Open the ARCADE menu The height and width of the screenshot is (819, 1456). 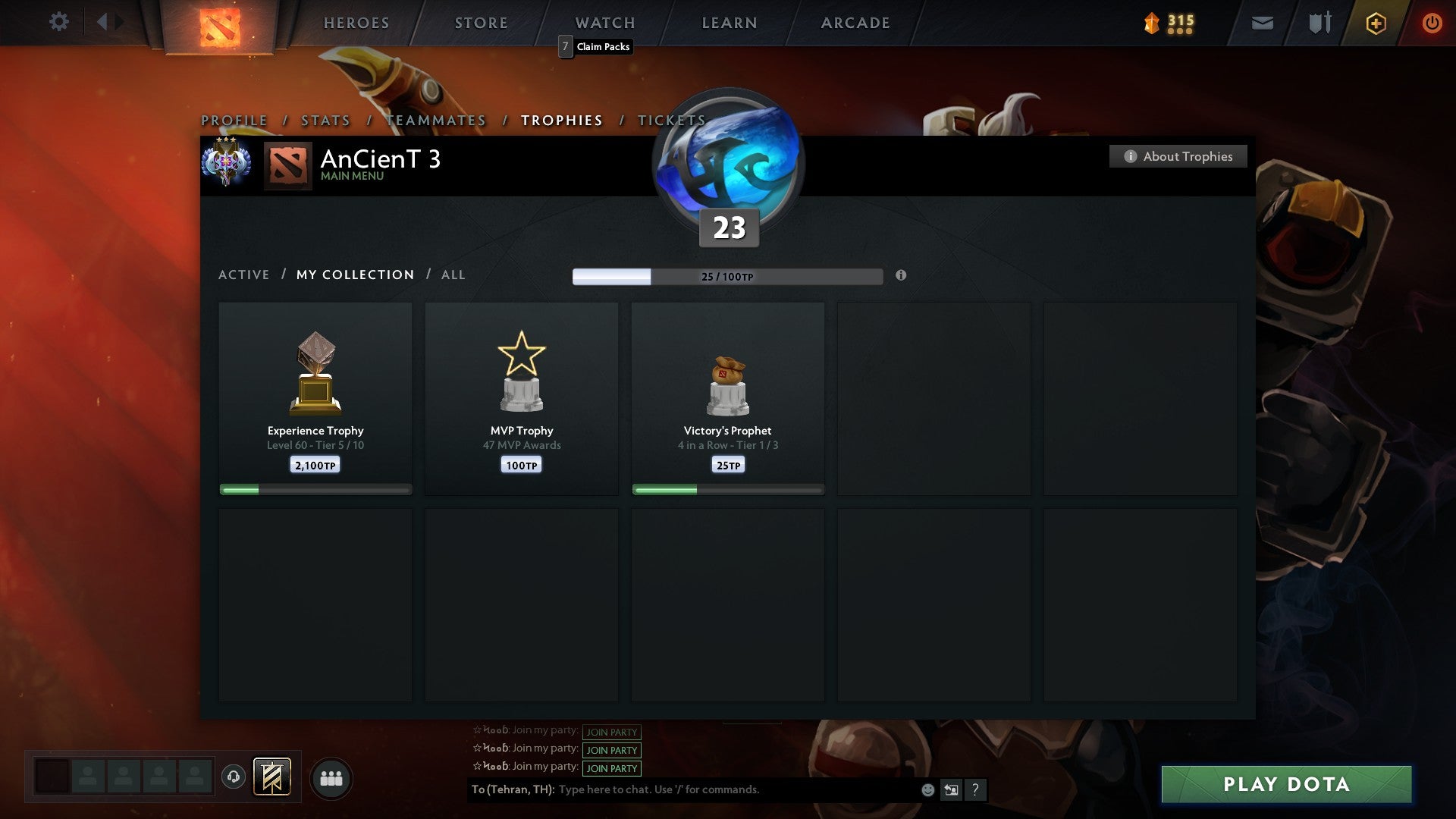point(855,23)
